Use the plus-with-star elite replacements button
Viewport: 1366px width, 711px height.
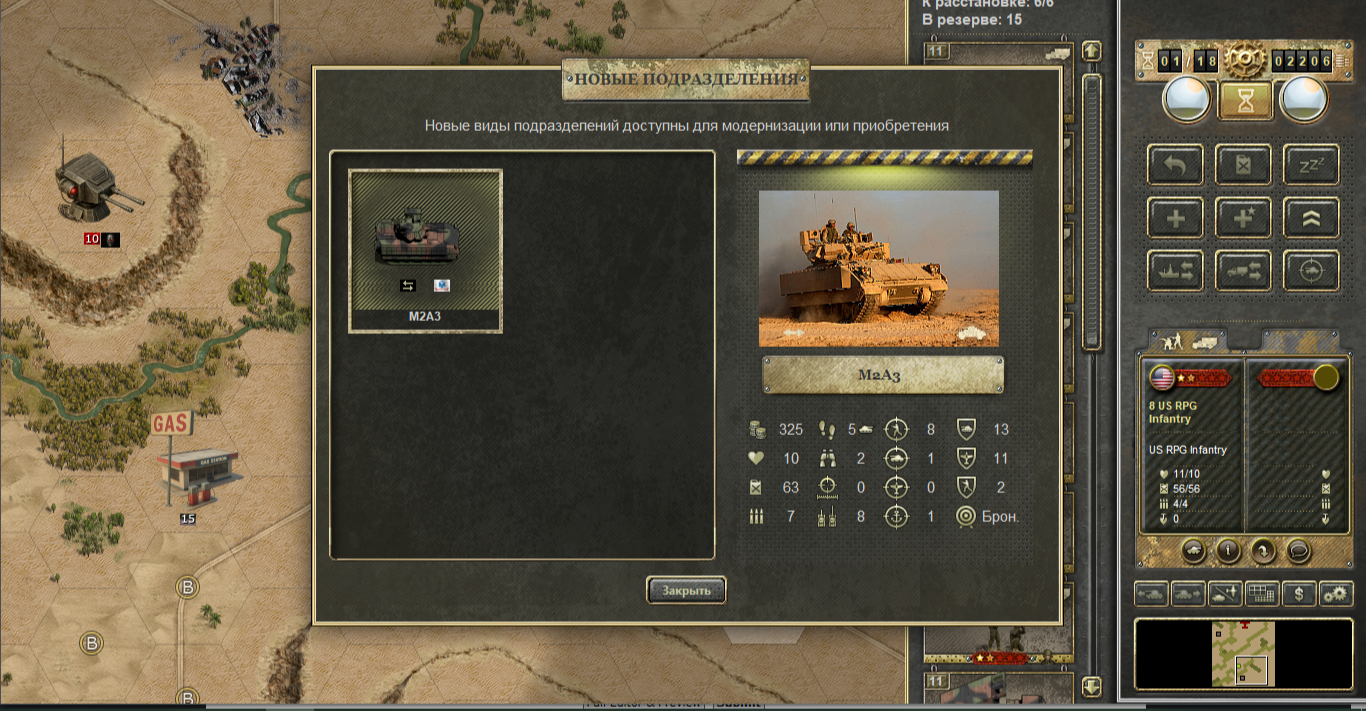(1243, 218)
